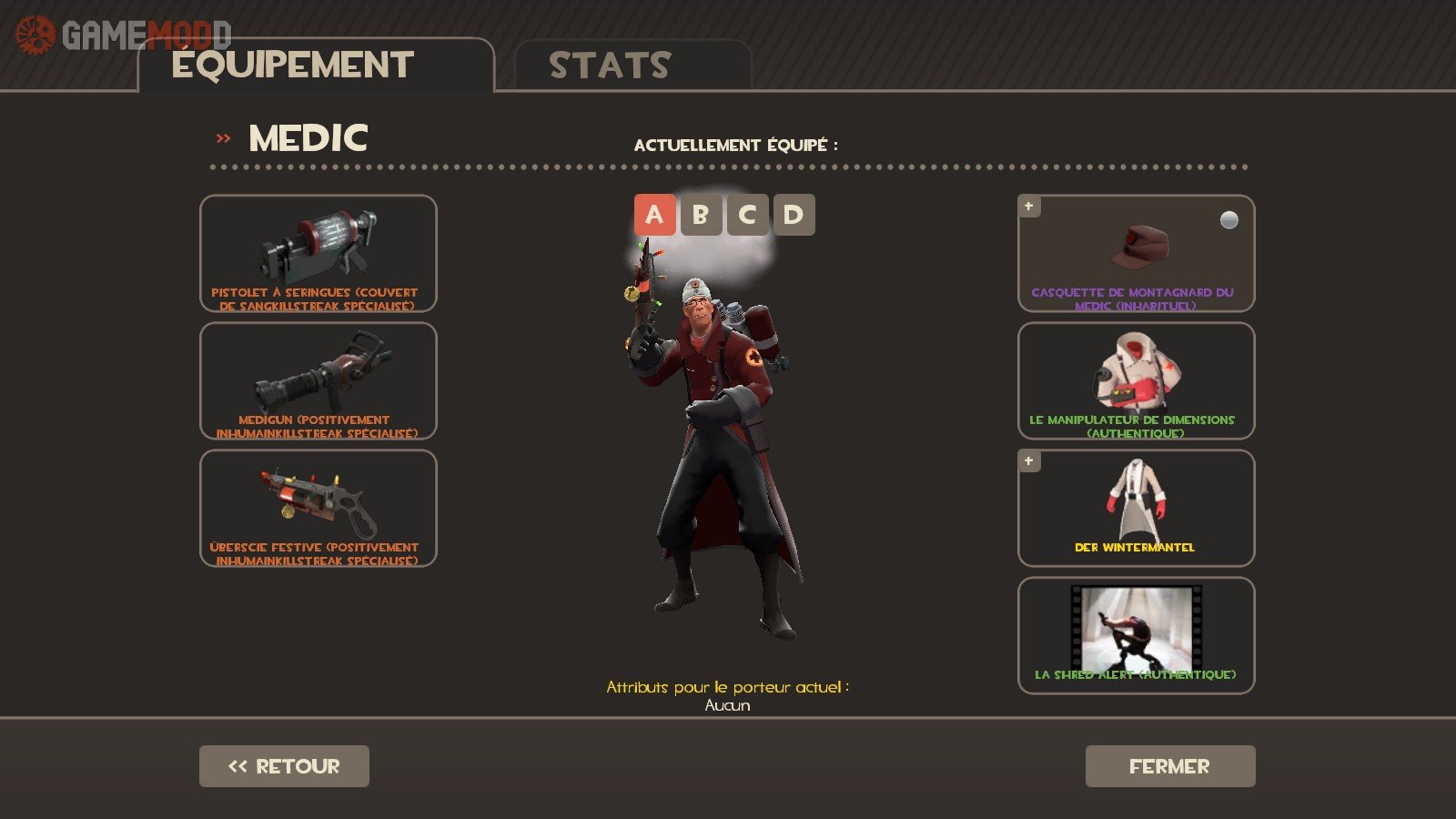Viewport: 1456px width, 819px height.
Task: Go back with the Retour button
Action: 284,766
